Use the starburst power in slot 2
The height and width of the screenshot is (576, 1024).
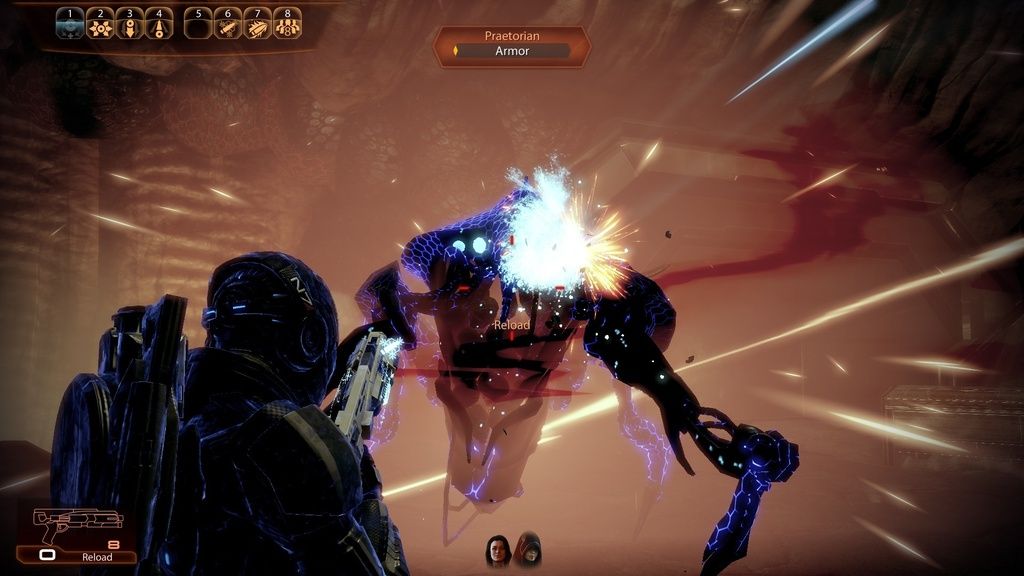coord(100,24)
